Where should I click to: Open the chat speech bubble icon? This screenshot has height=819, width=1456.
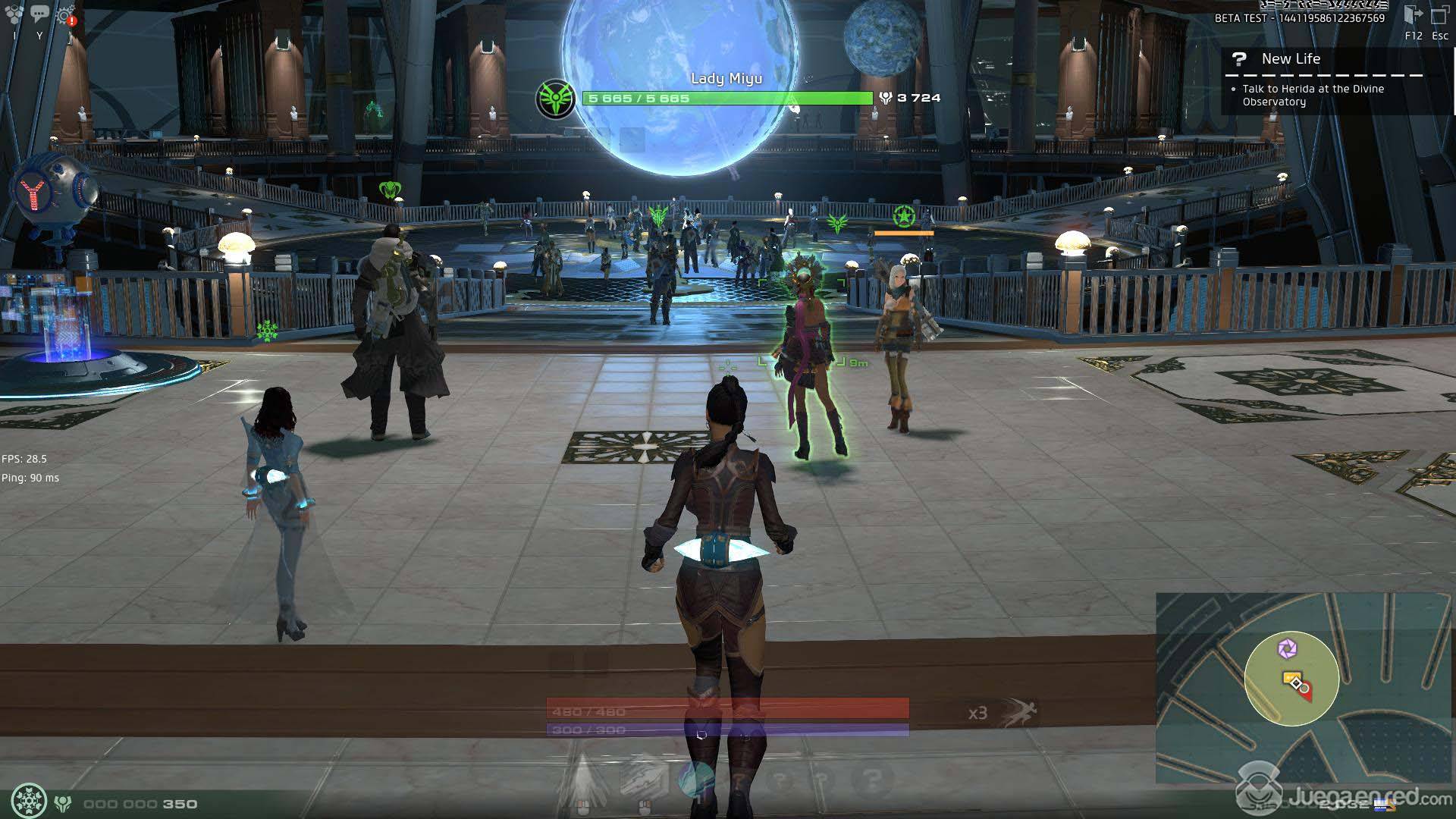point(40,14)
